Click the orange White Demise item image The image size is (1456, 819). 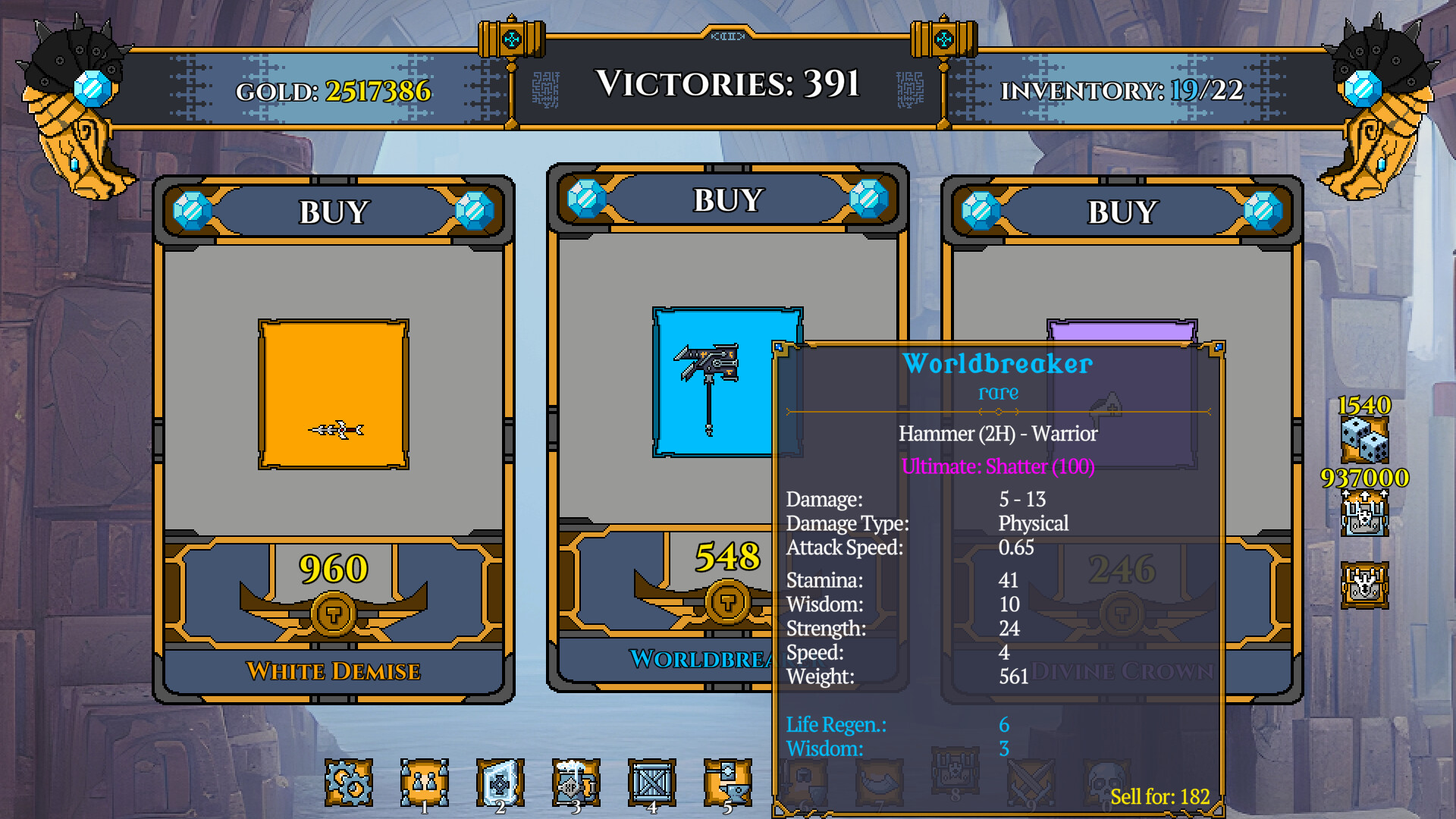pos(332,392)
